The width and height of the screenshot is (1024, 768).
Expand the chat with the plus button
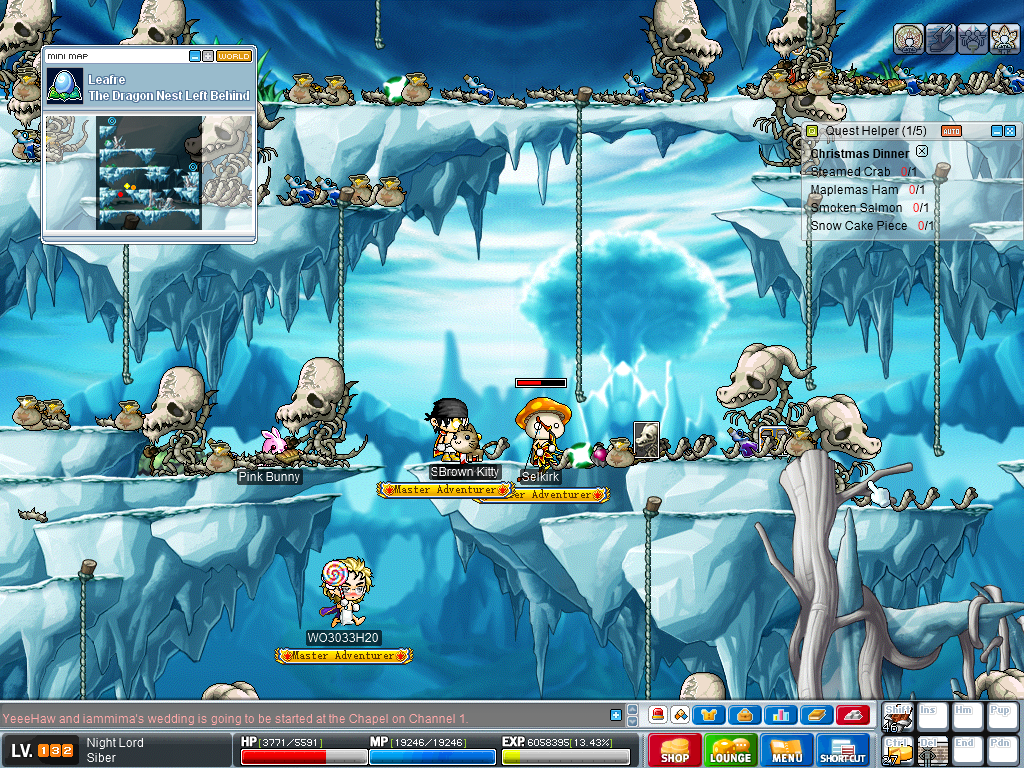click(616, 714)
